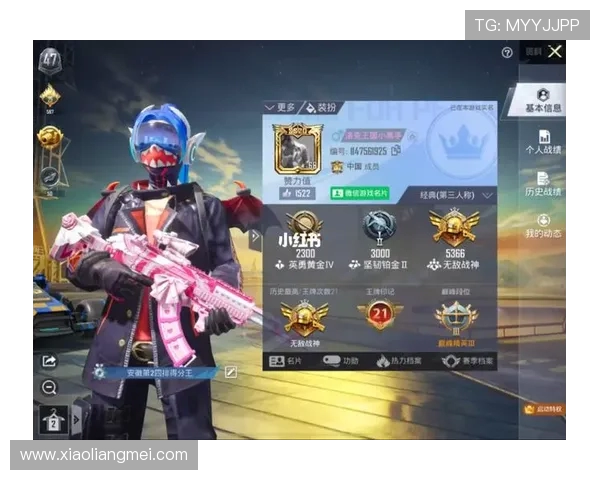600x480 pixels.
Task: Select the 名片 bottom tab
Action: click(x=289, y=361)
